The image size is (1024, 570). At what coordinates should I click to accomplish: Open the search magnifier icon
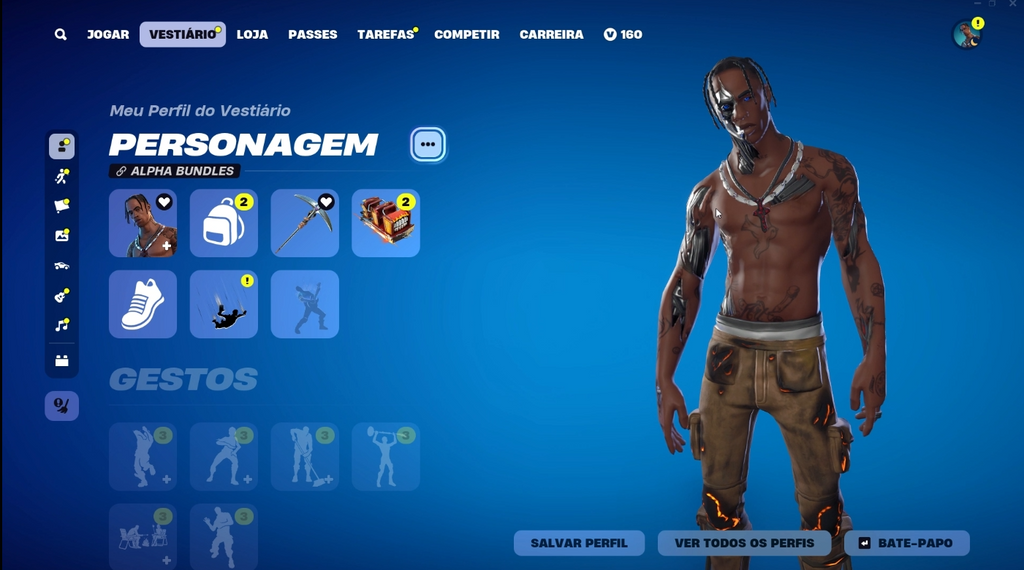(61, 35)
